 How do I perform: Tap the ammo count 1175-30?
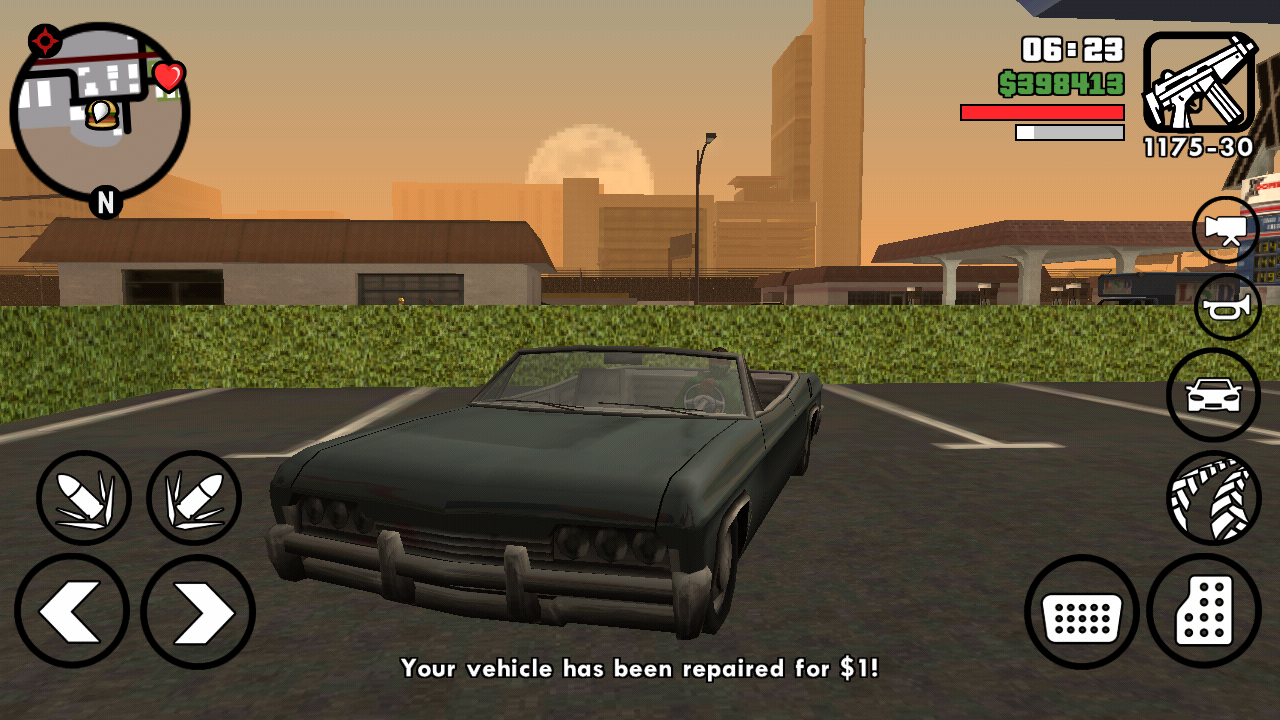coord(1197,147)
